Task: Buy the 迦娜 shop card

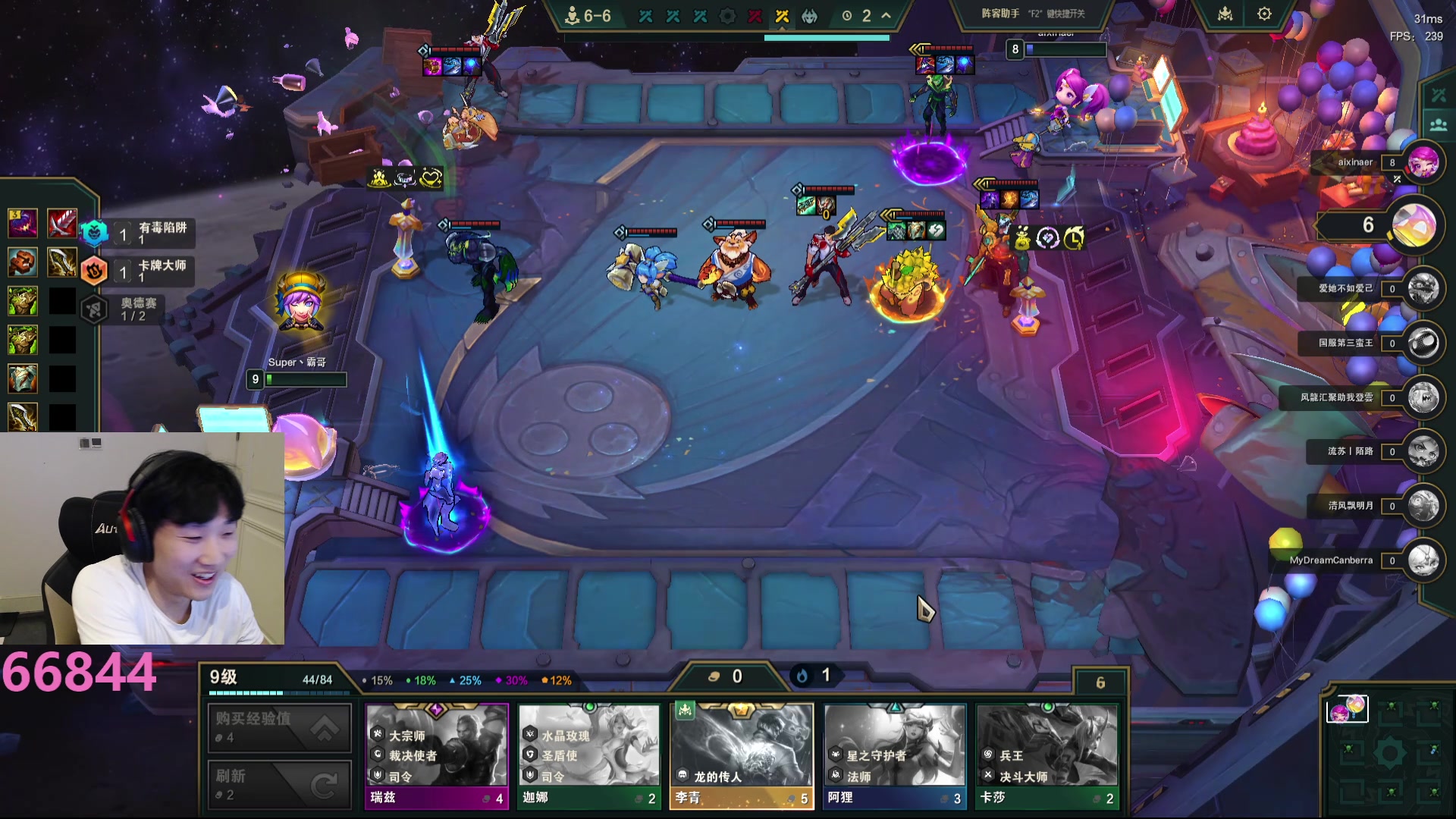Action: click(588, 755)
